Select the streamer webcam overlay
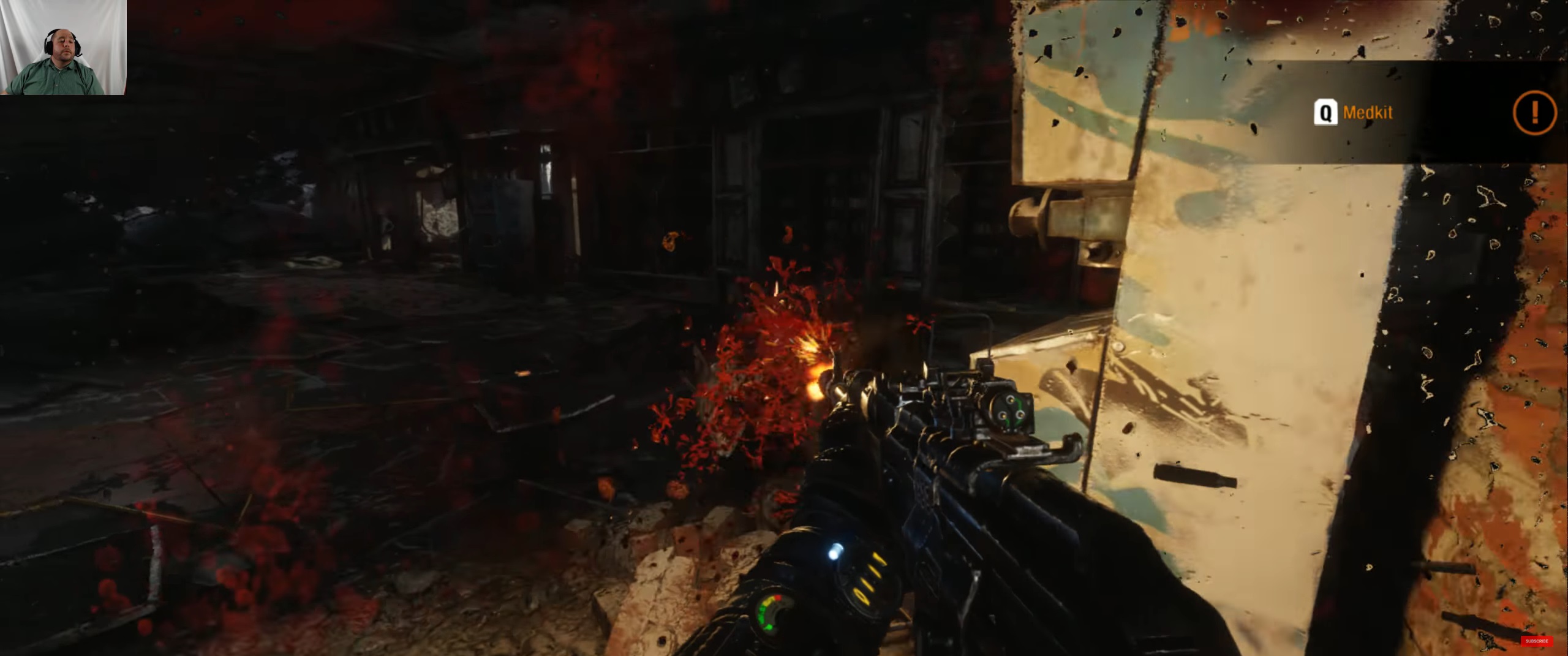The image size is (1568, 656). pos(63,47)
